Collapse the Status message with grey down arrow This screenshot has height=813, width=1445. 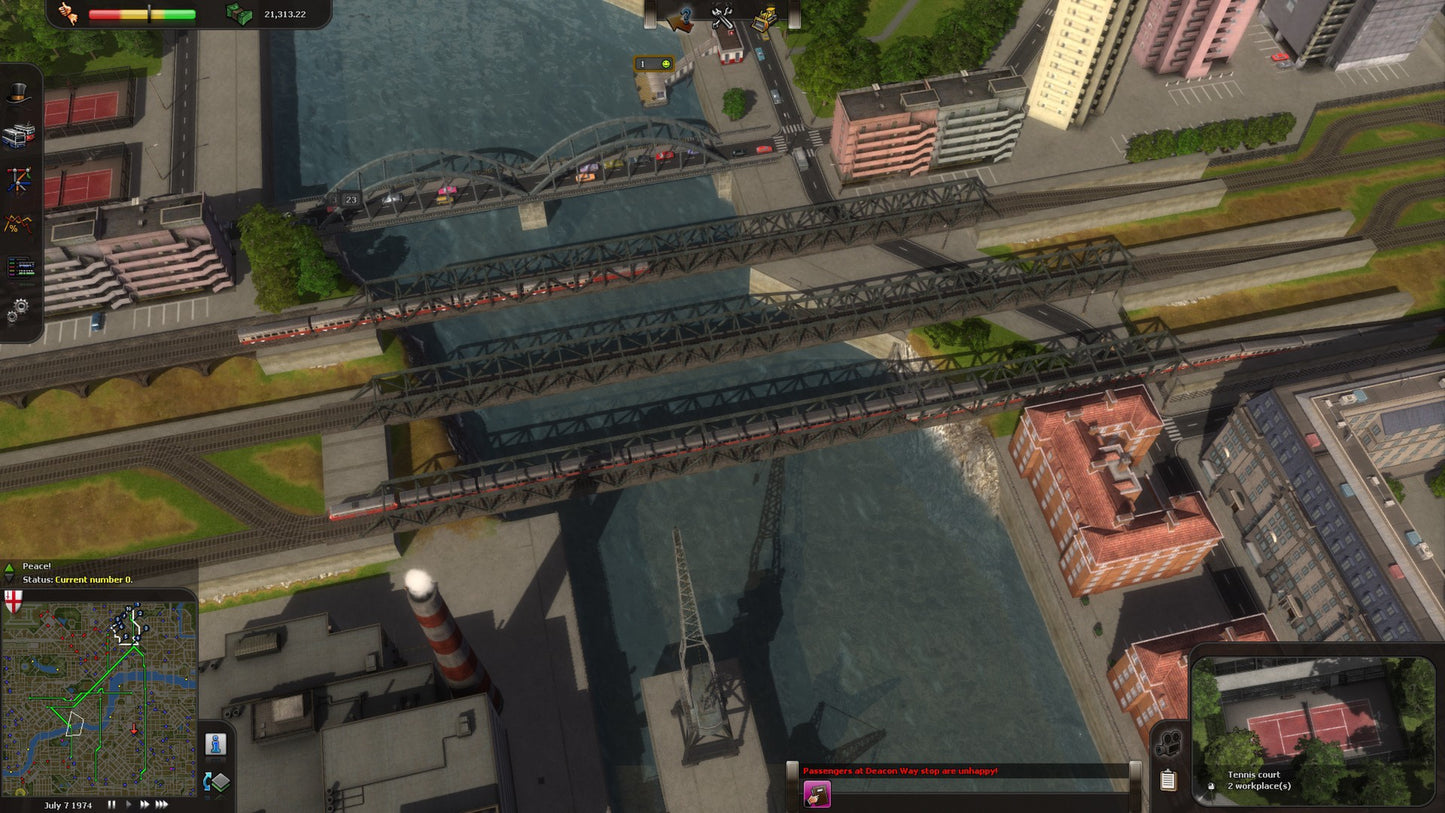coord(9,579)
